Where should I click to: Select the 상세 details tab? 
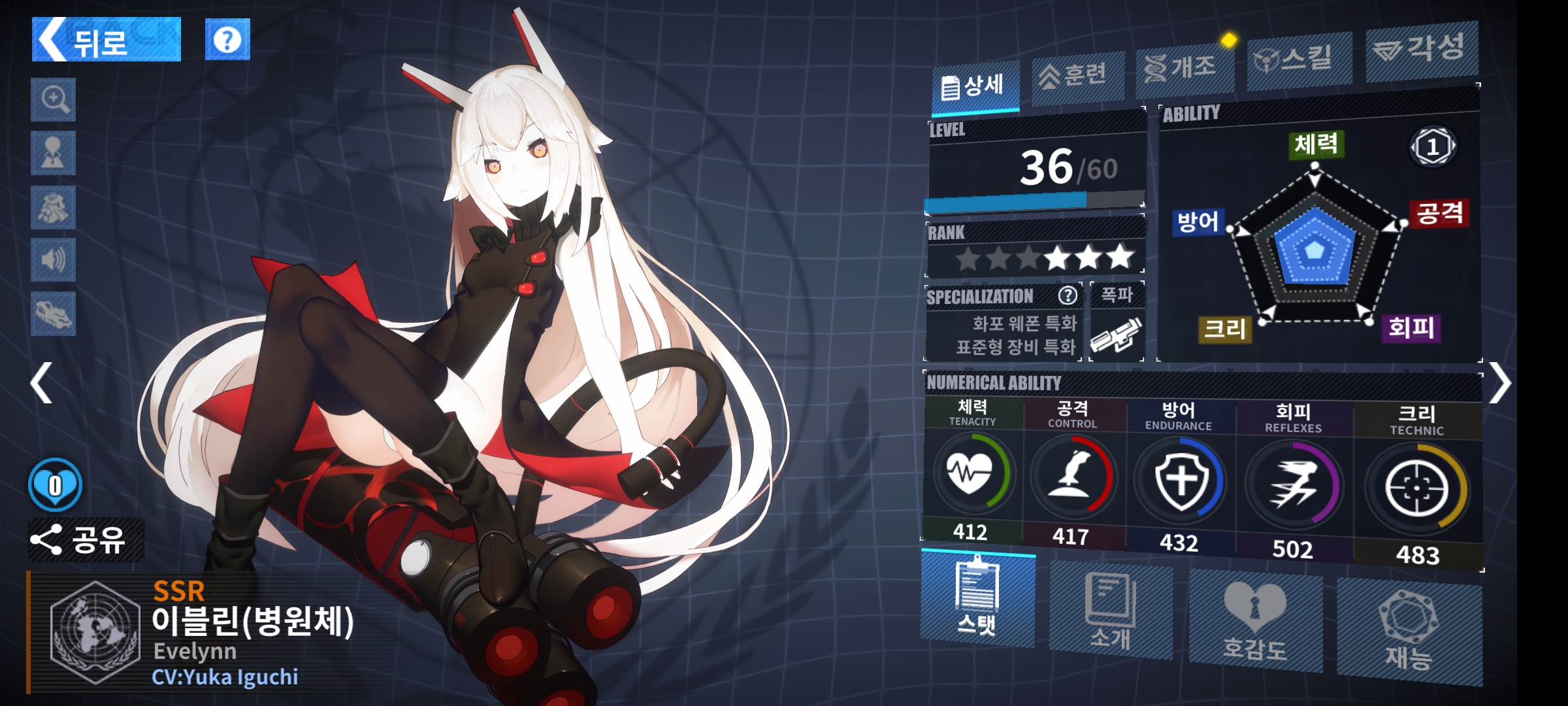pos(975,86)
